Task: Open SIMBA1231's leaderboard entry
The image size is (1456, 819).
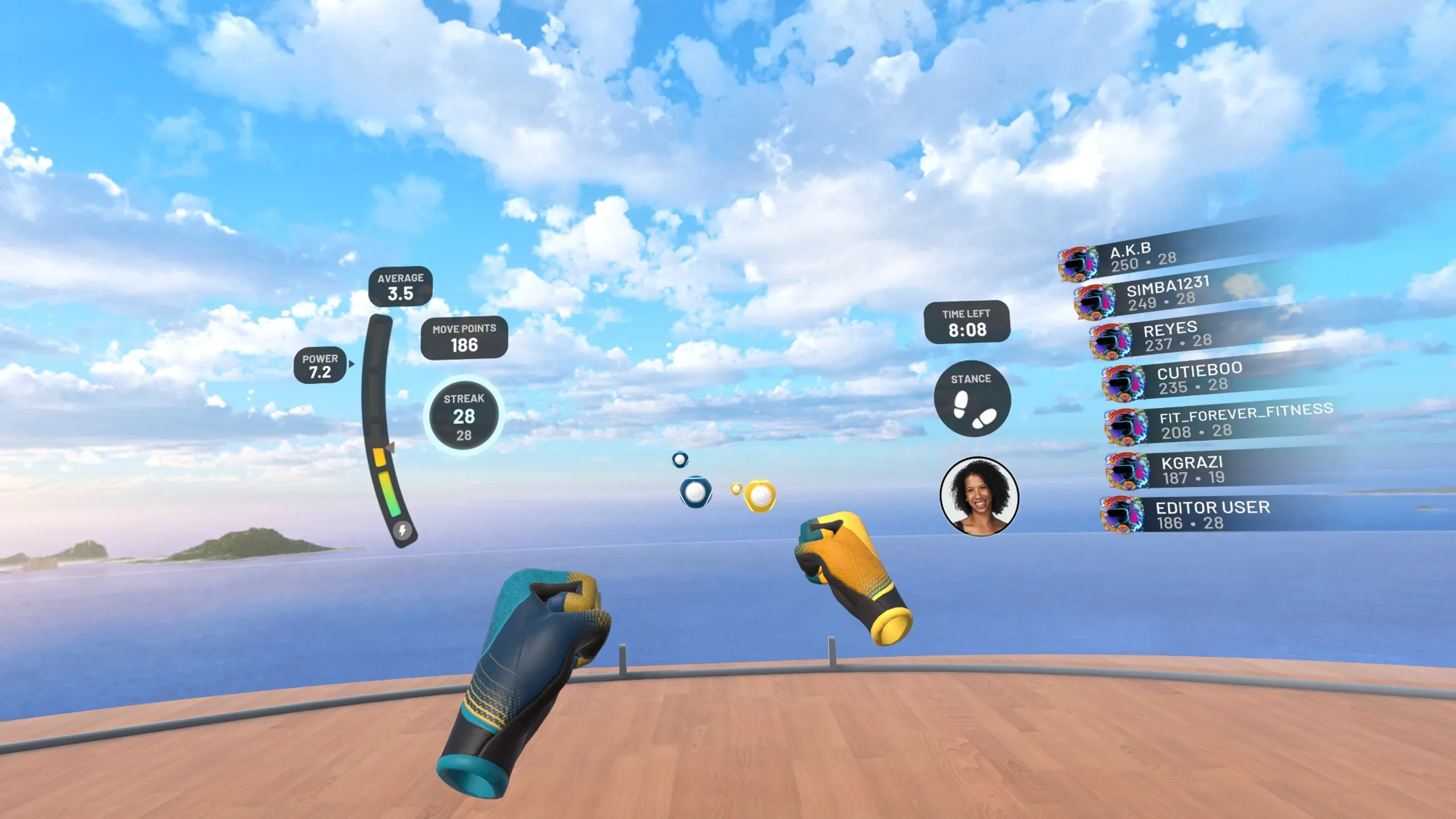Action: pyautogui.click(x=1166, y=293)
